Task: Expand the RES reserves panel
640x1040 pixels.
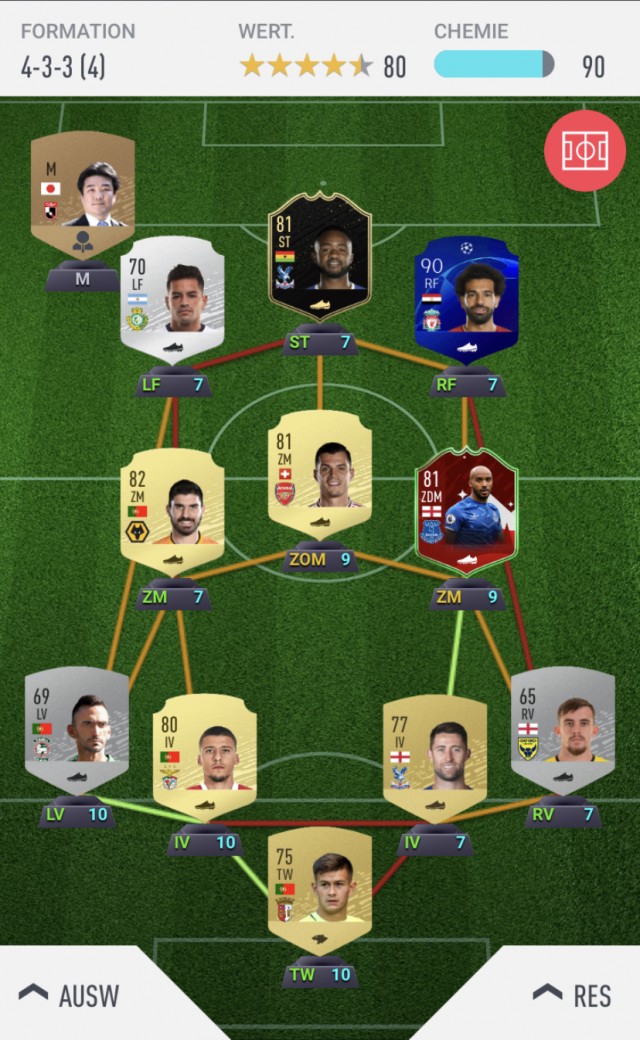Action: [570, 994]
